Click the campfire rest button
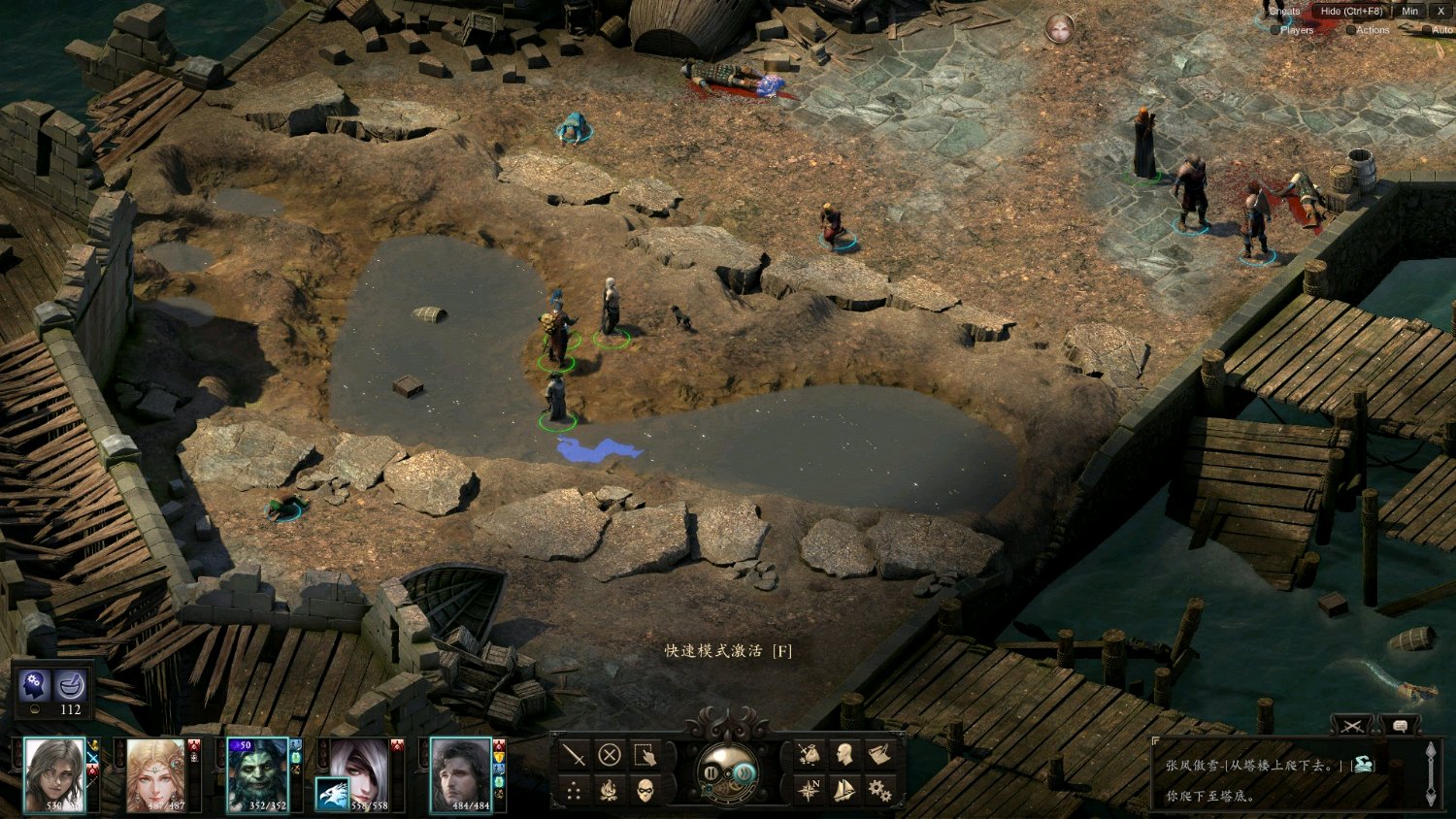1456x819 pixels. [610, 791]
